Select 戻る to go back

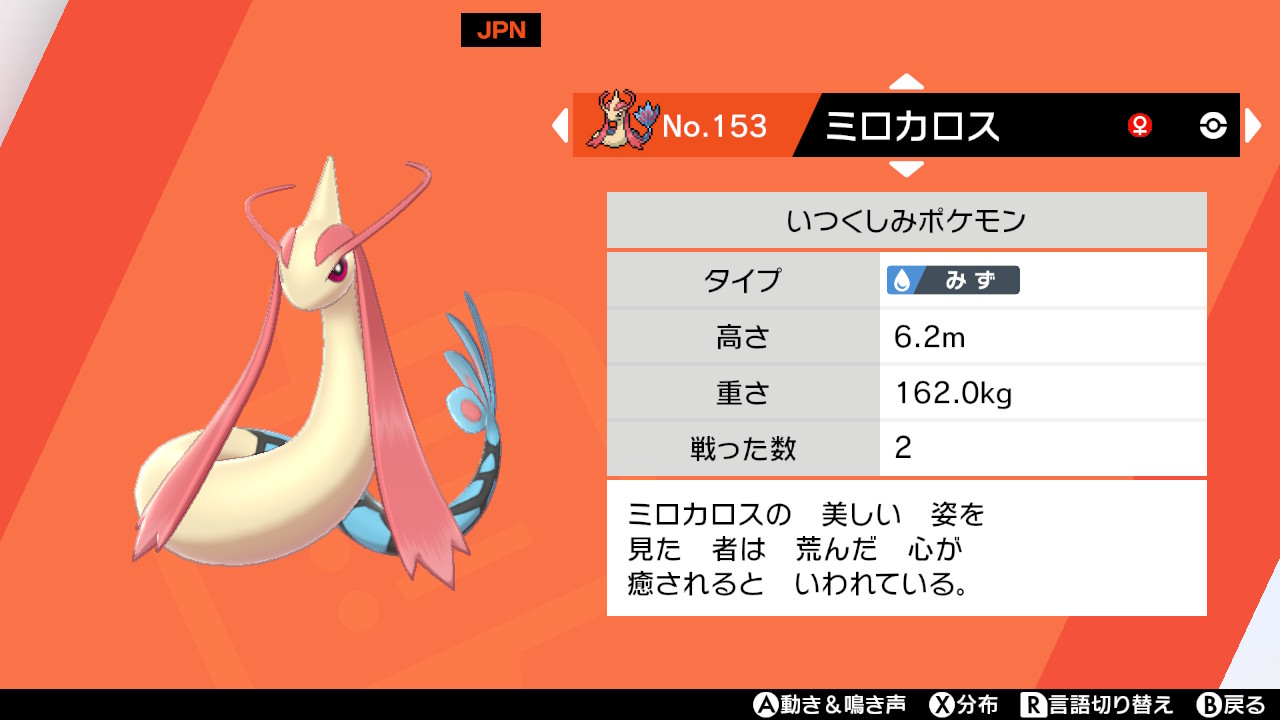click(x=1232, y=705)
